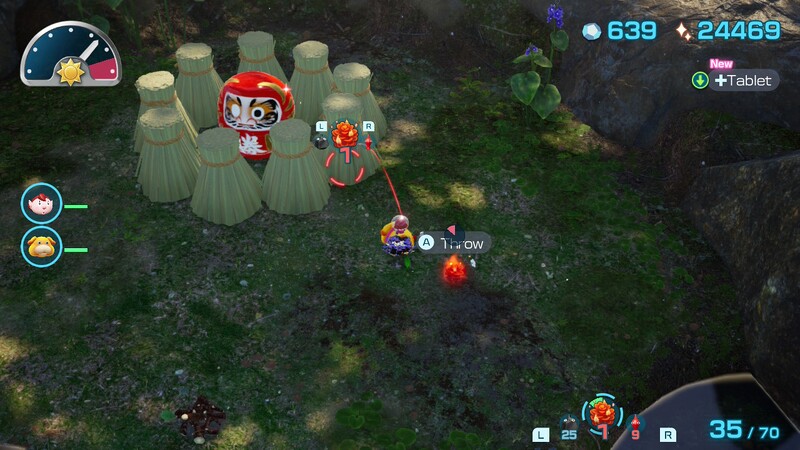Select the Rock Pikmin squad icon
Image resolution: width=800 pixels, height=450 pixels.
pos(568,421)
